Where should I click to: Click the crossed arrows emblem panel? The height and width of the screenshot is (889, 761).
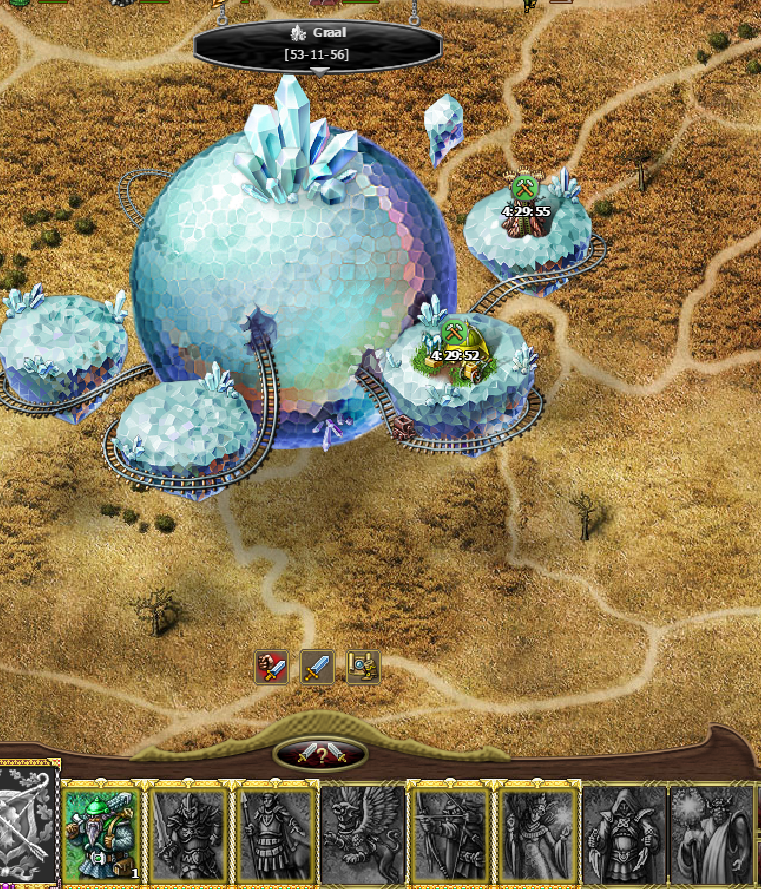click(x=28, y=824)
